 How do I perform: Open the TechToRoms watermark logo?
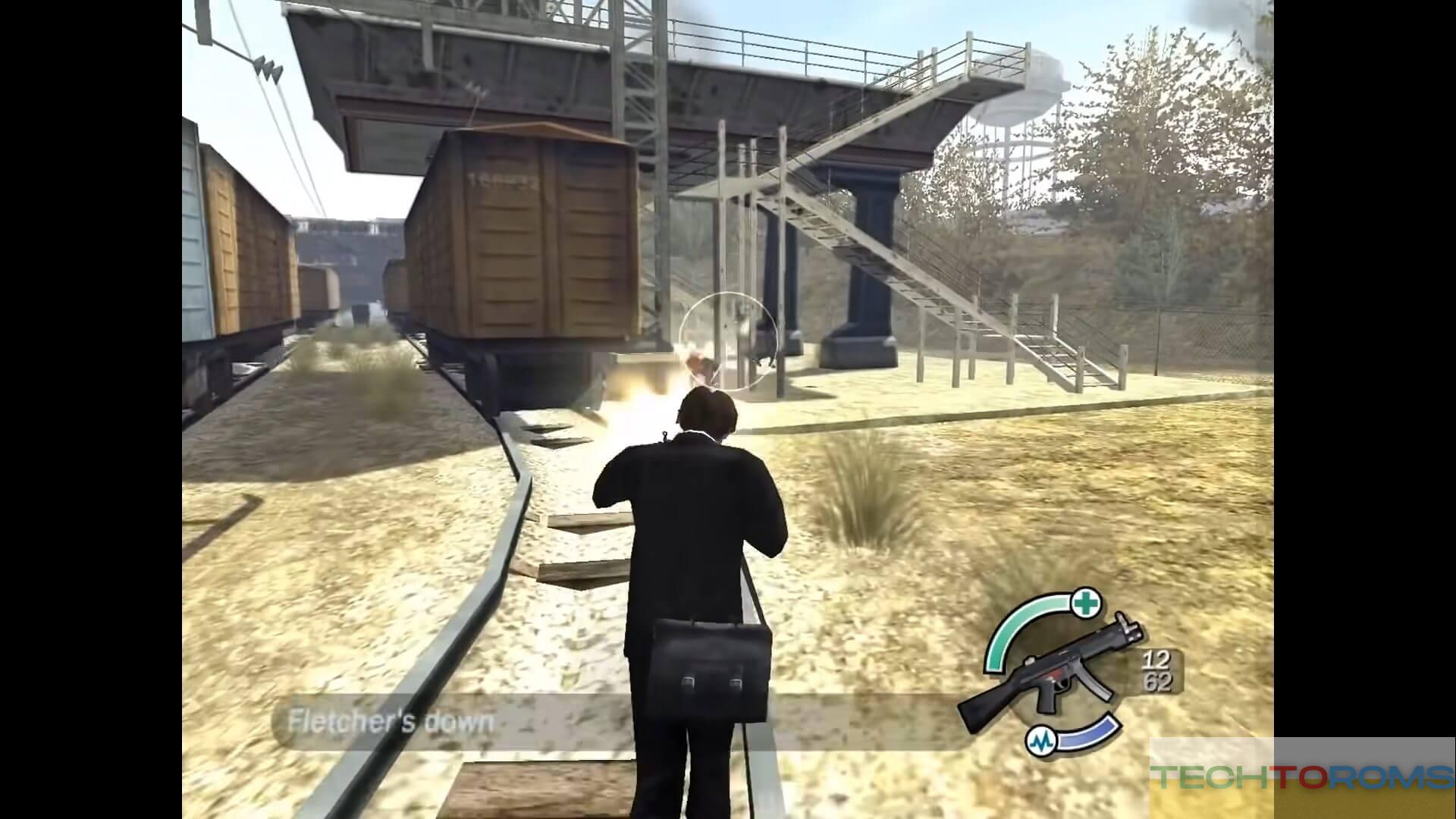pos(1301,777)
